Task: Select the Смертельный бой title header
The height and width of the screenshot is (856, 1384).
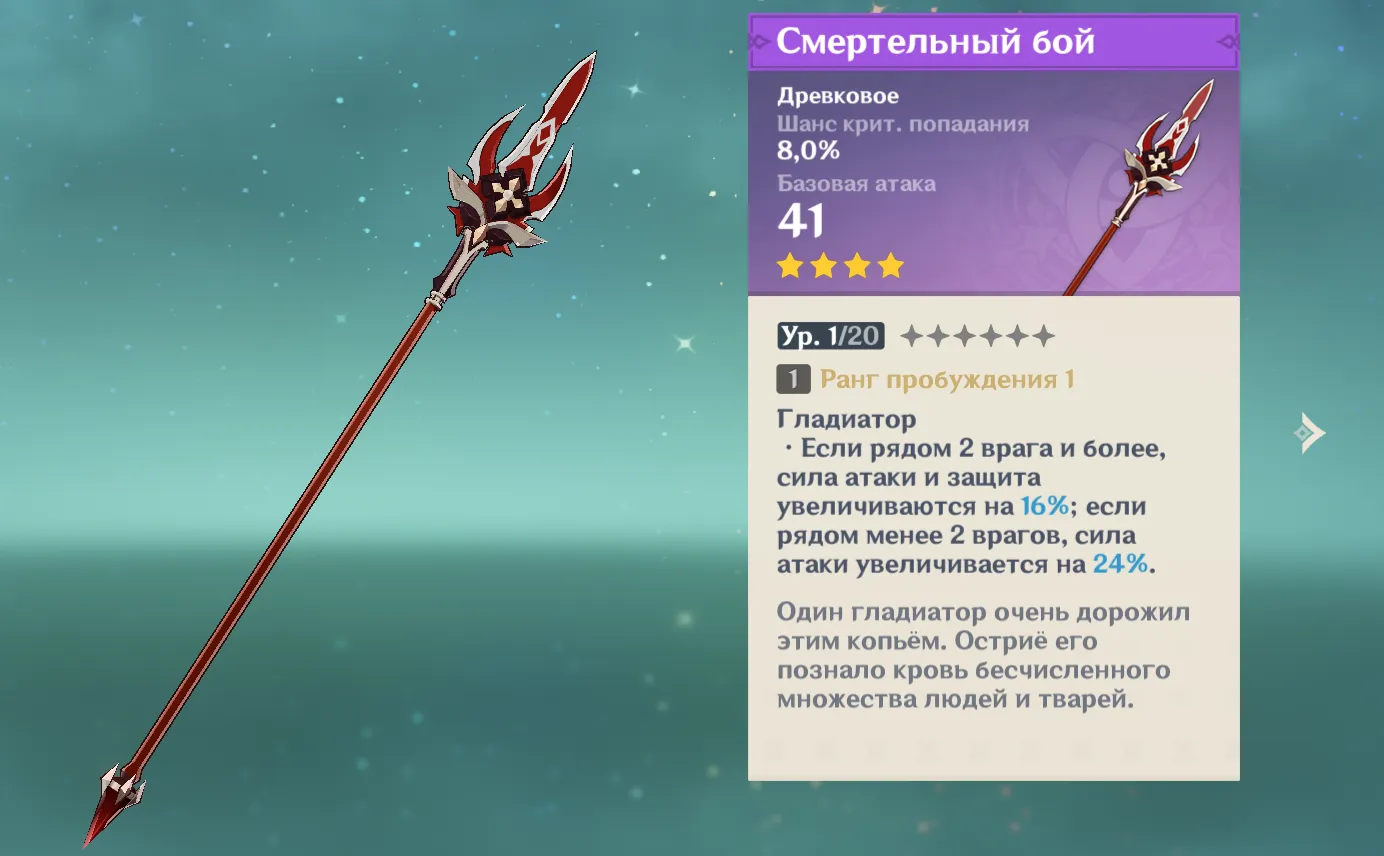Action: tap(935, 41)
